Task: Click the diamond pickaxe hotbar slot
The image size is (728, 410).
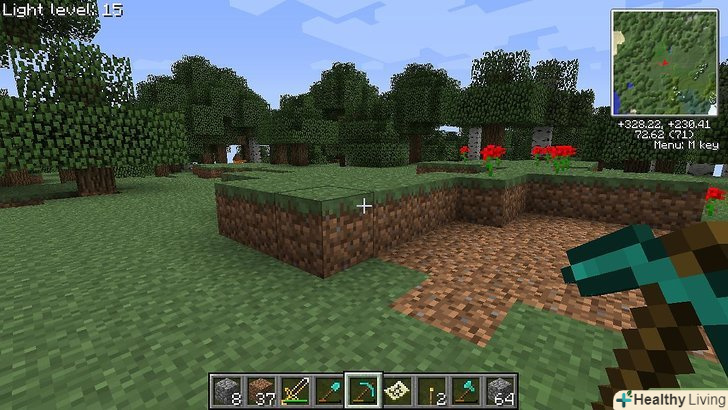Action: coord(362,390)
